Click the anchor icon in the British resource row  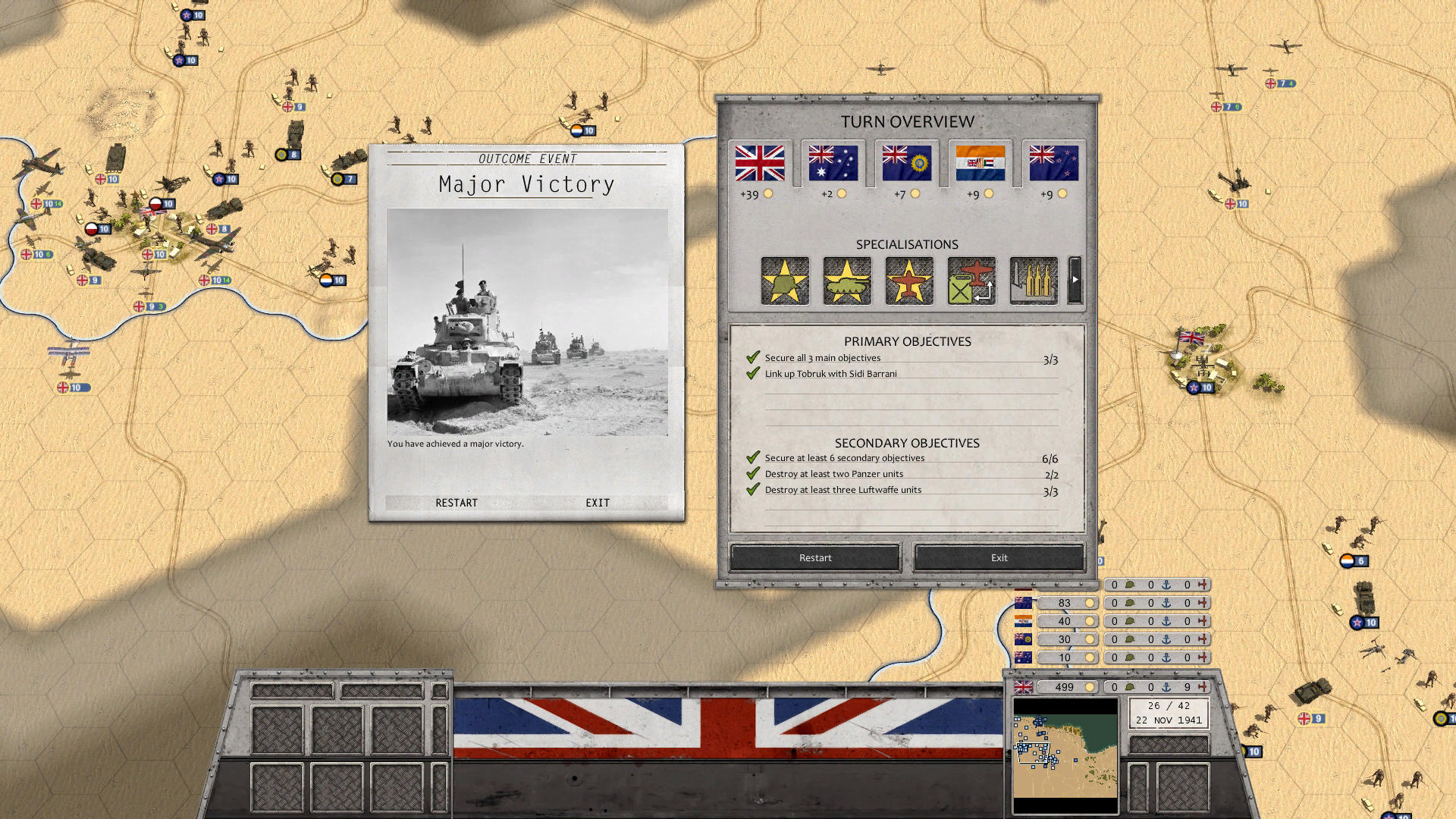point(1168,687)
